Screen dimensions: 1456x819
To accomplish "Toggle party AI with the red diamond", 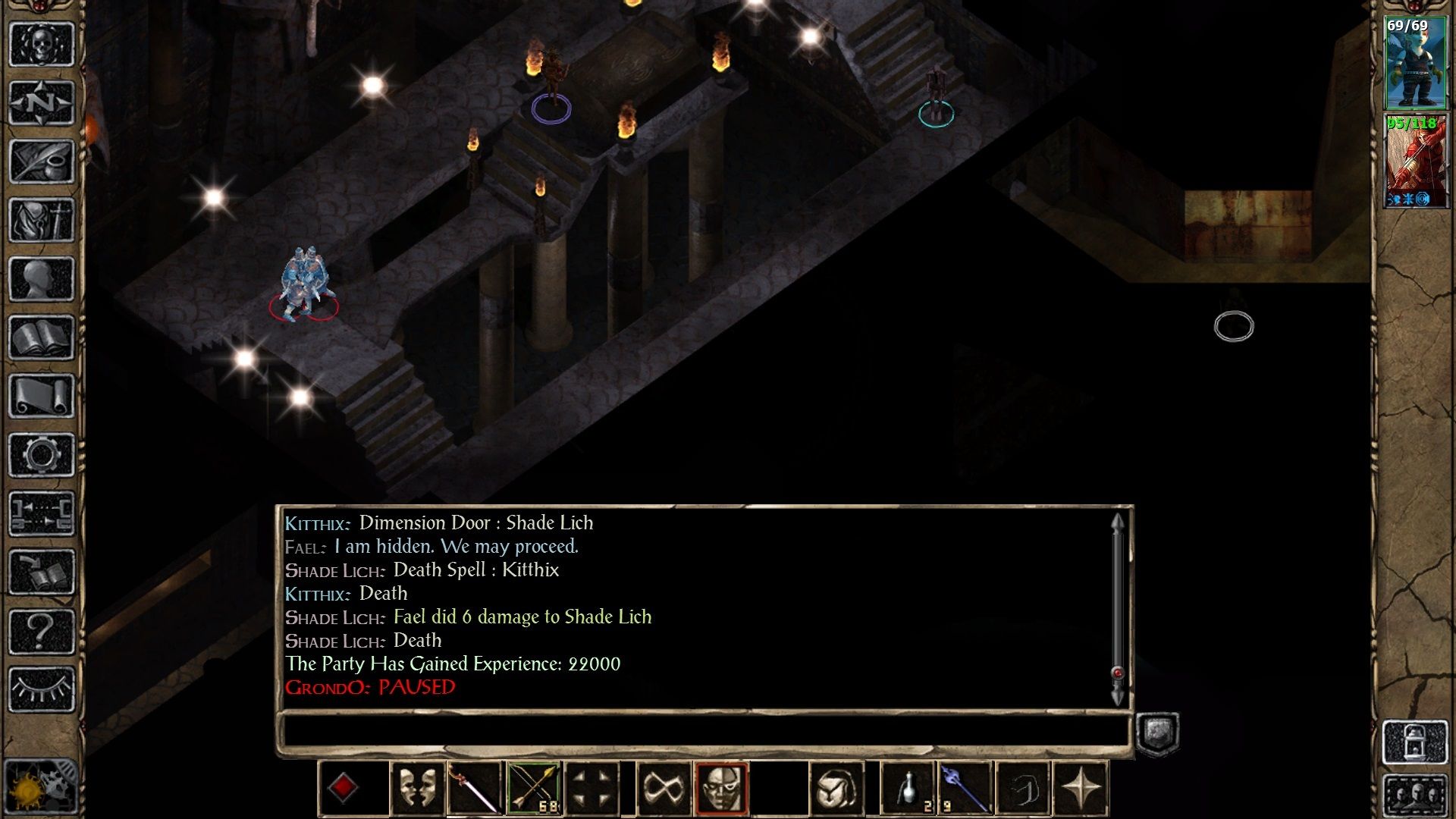I will click(344, 786).
